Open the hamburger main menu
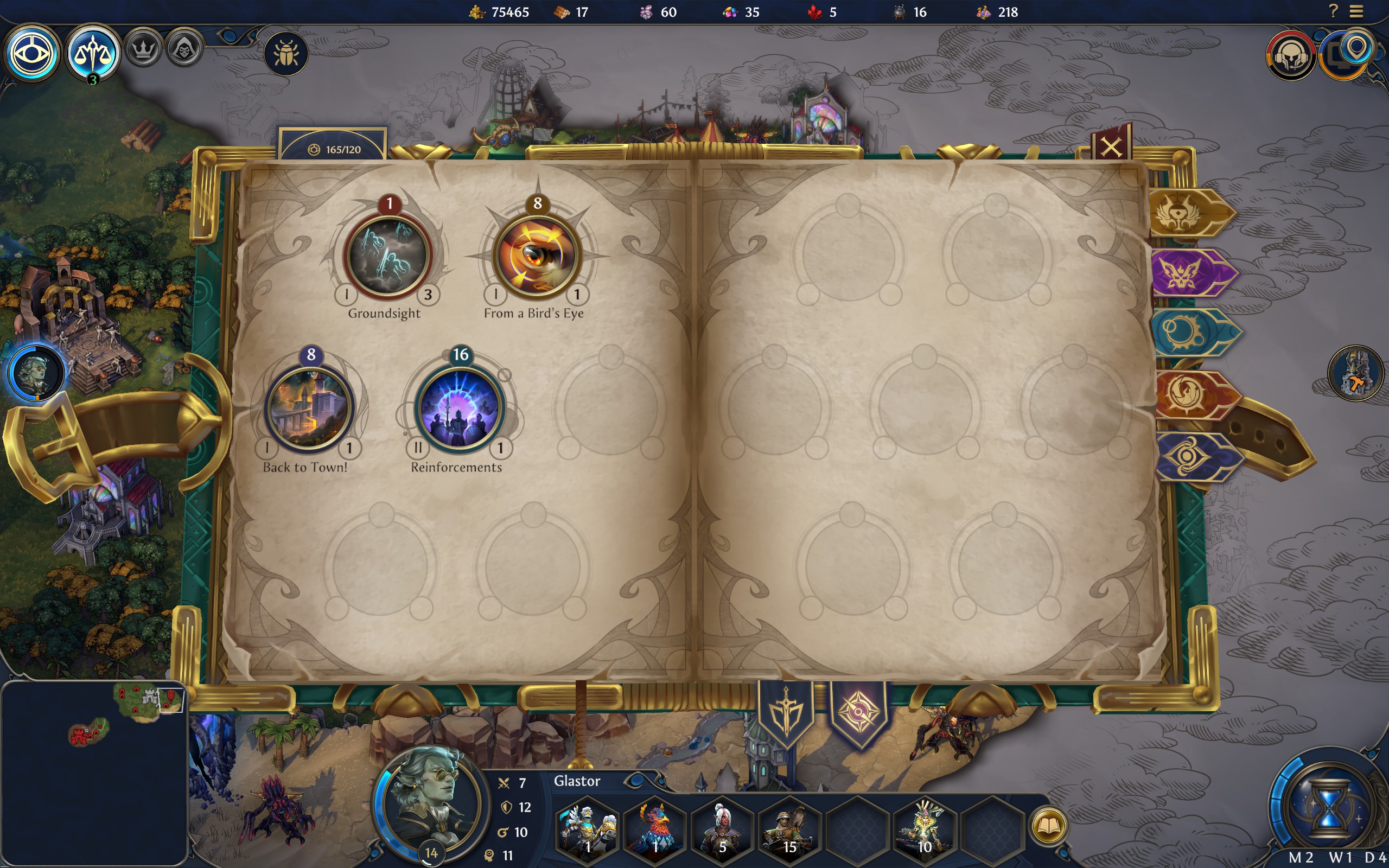 click(1356, 11)
